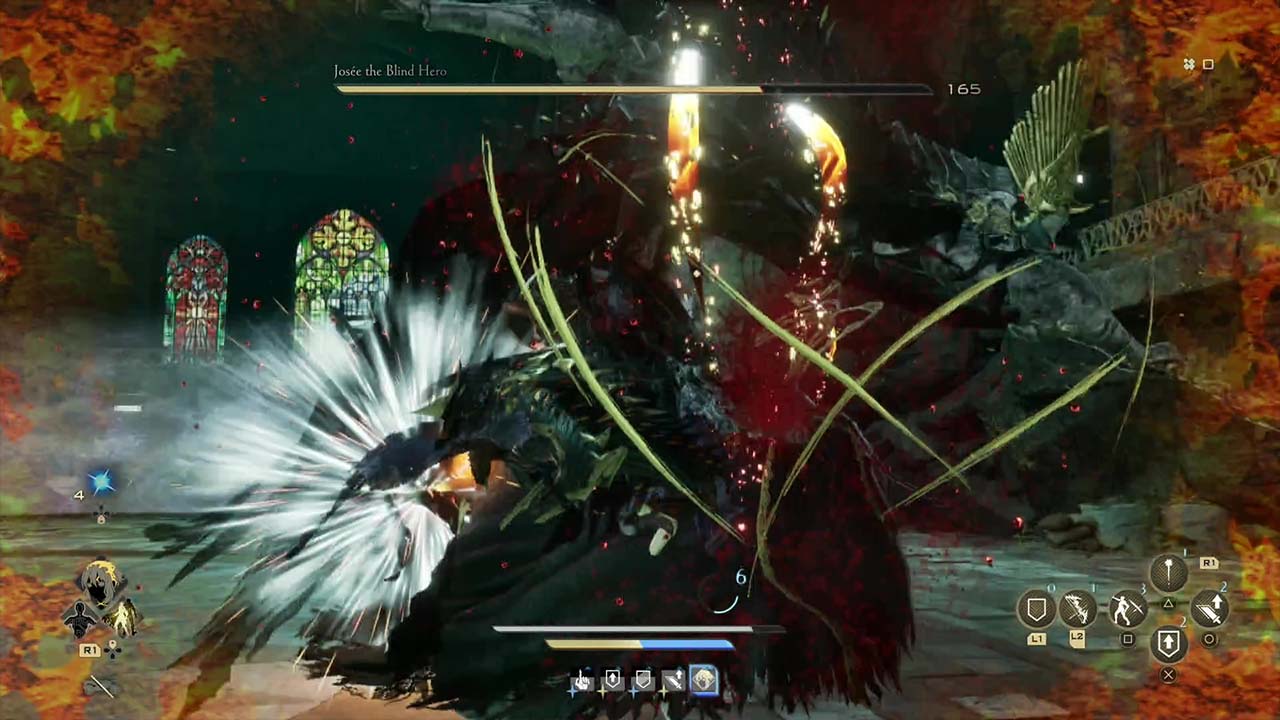This screenshot has height=720, width=1280.
Task: Select the pointing hand buff icon
Action: 582,682
